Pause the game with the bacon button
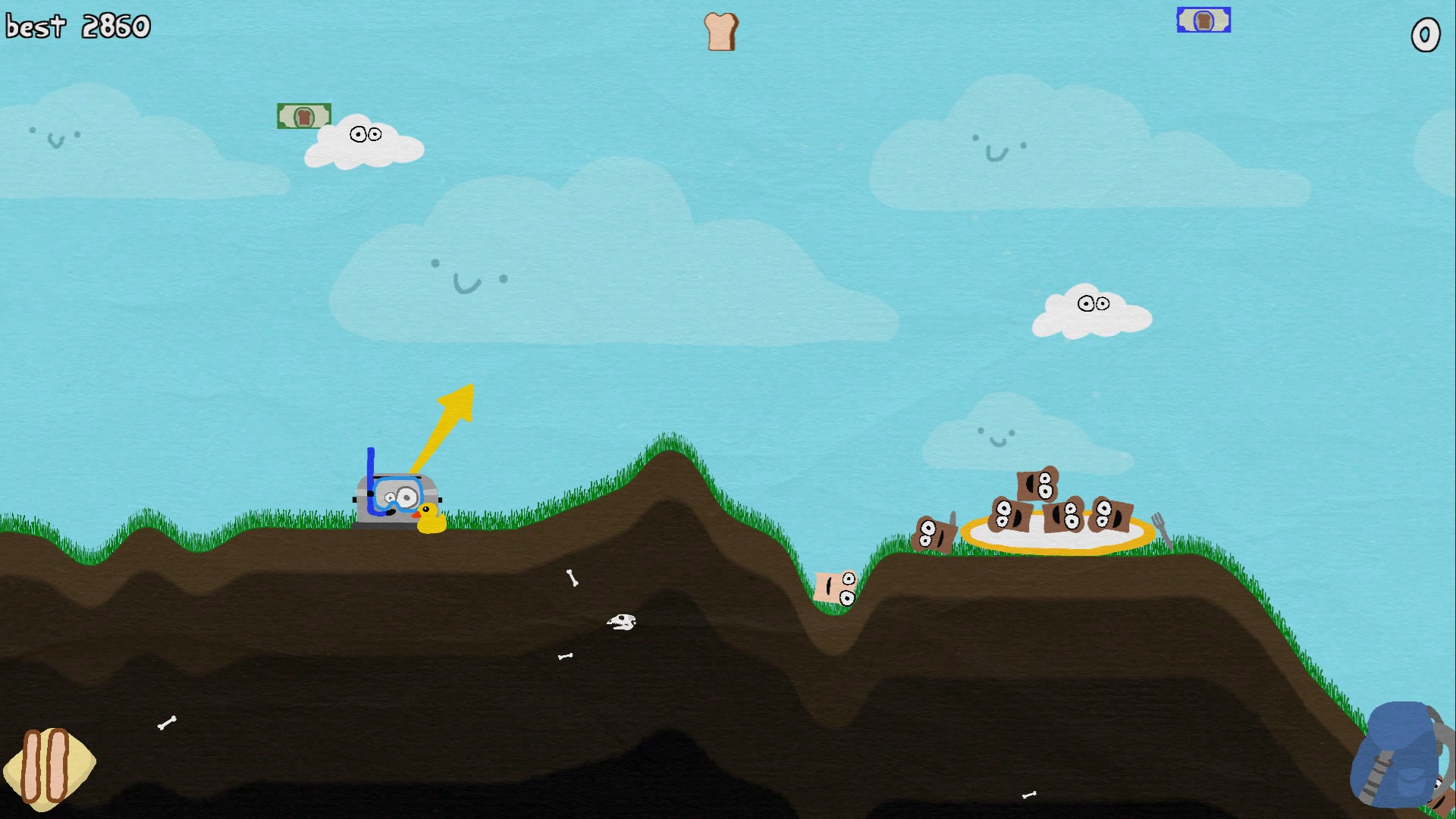 [48, 767]
